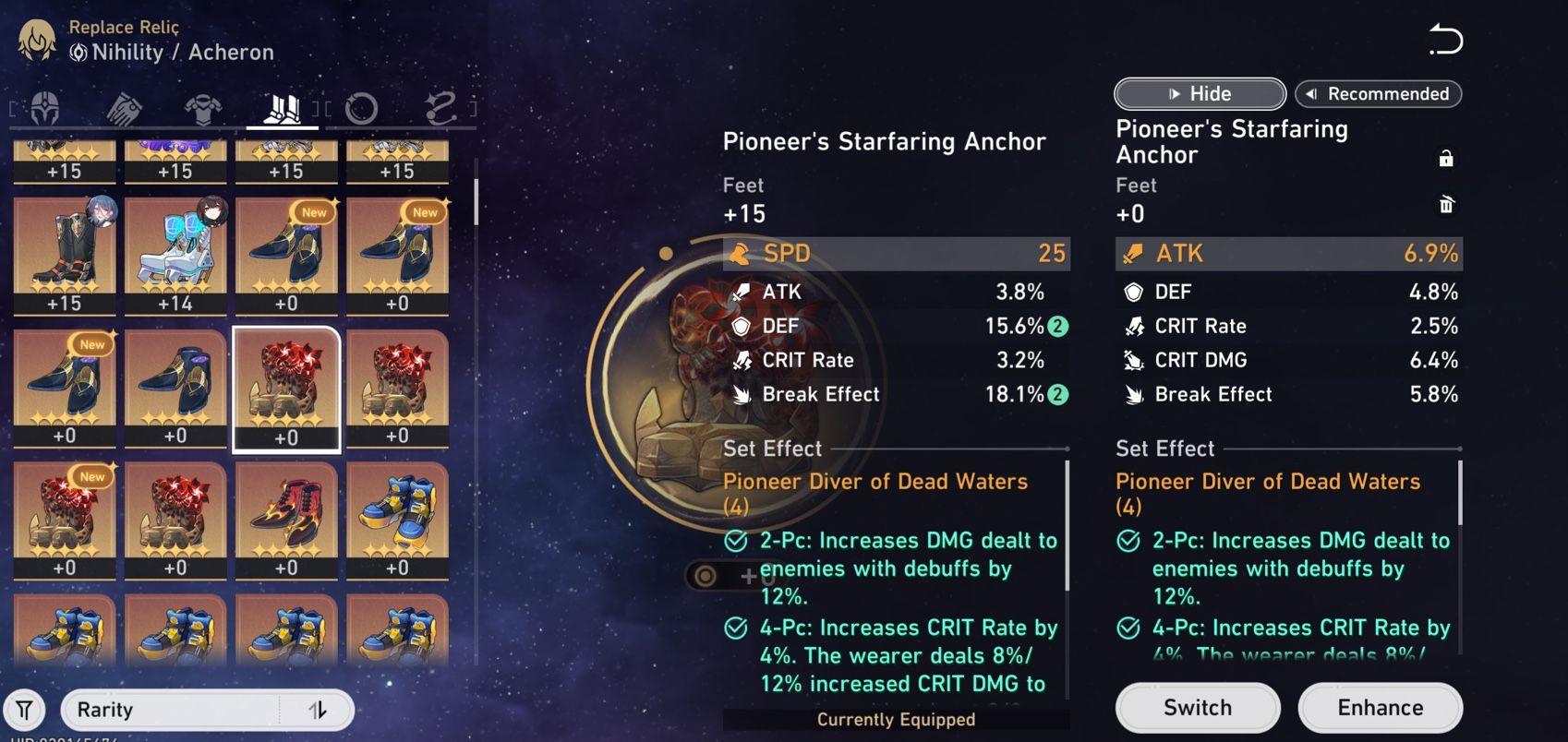Select the Body relic slot tab
1568x742 pixels.
click(204, 109)
